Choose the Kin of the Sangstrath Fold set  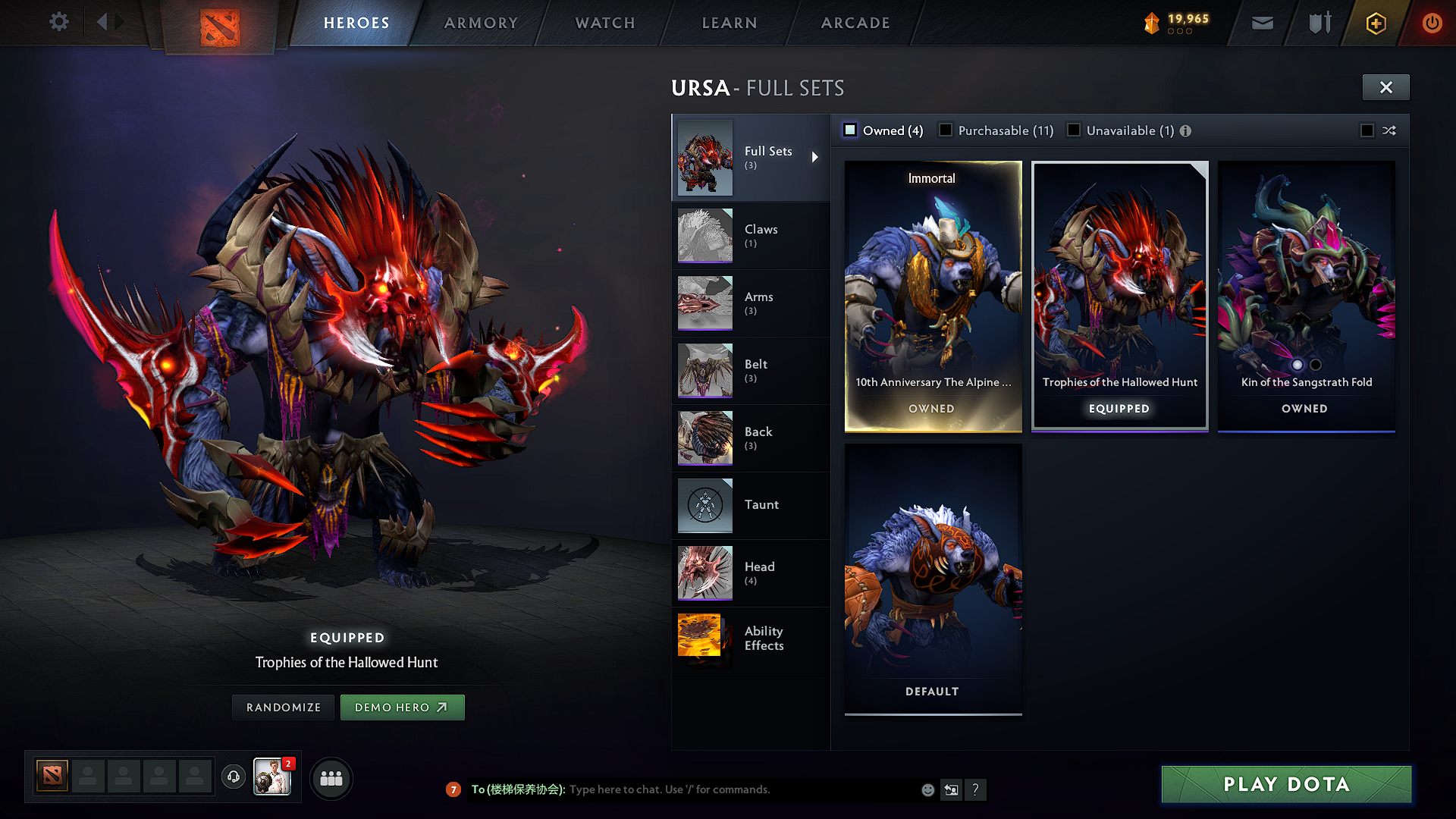pyautogui.click(x=1306, y=296)
